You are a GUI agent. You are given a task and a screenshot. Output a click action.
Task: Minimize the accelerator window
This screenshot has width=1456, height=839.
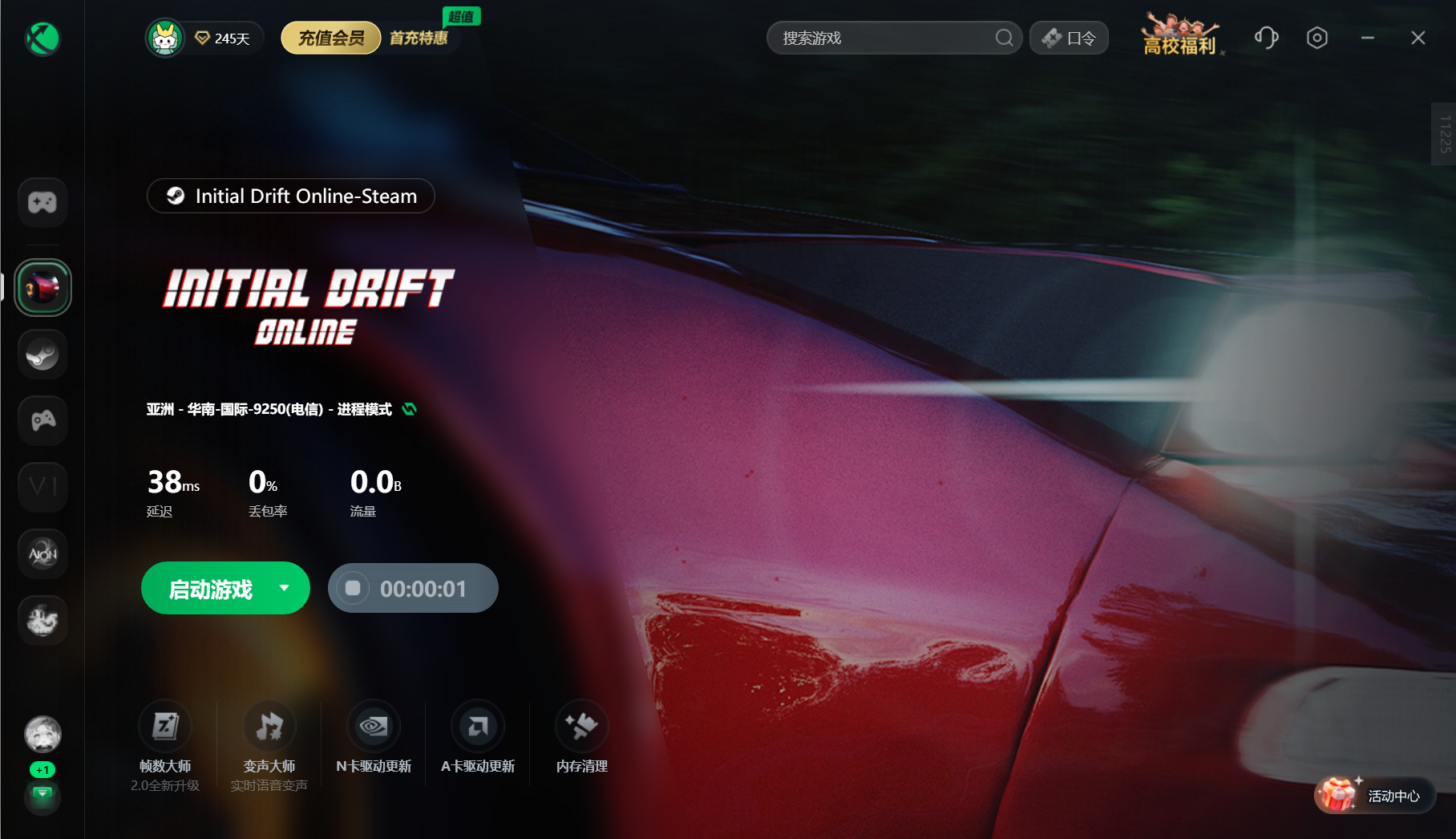(x=1368, y=38)
